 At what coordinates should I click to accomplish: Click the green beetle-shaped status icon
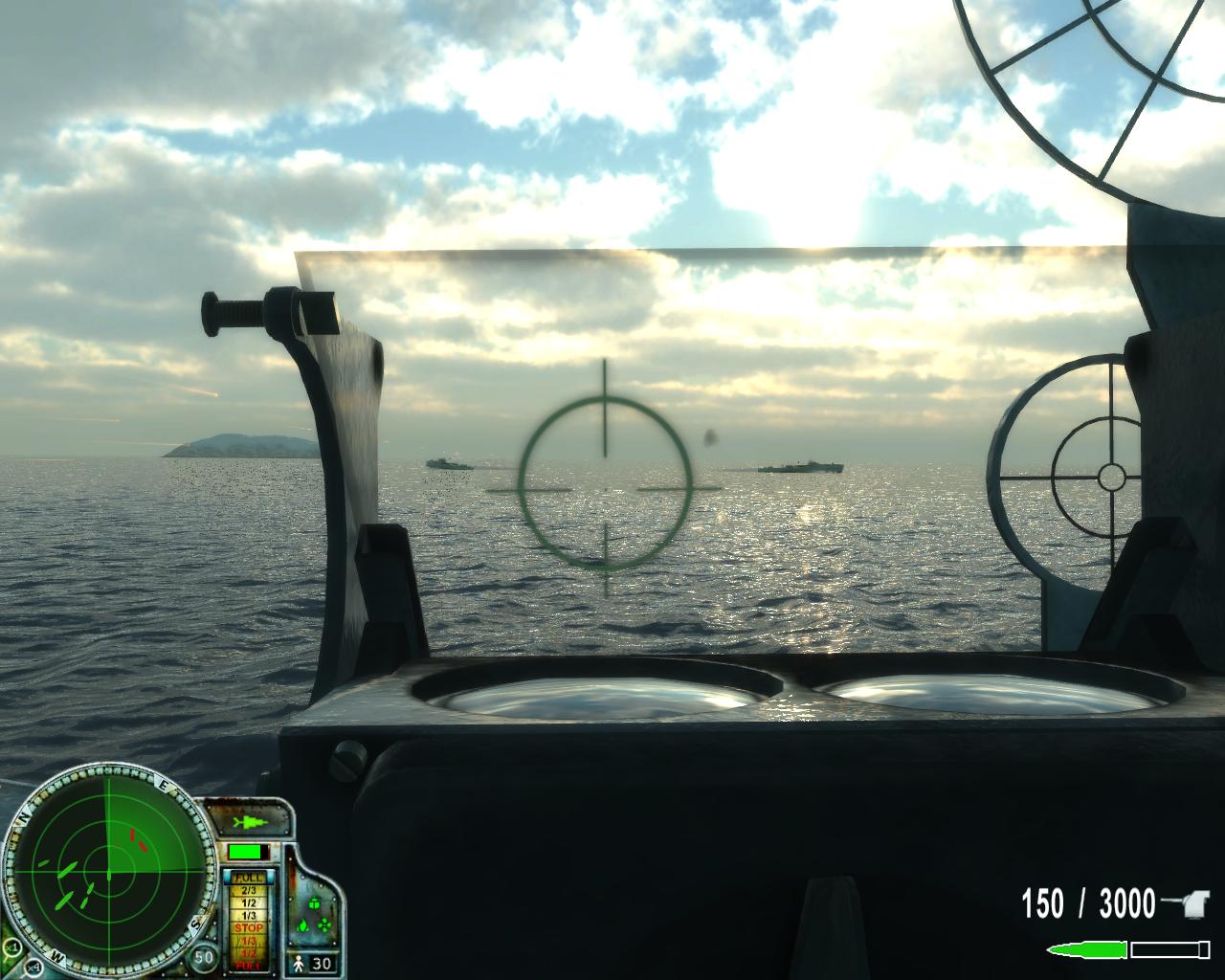[313, 902]
